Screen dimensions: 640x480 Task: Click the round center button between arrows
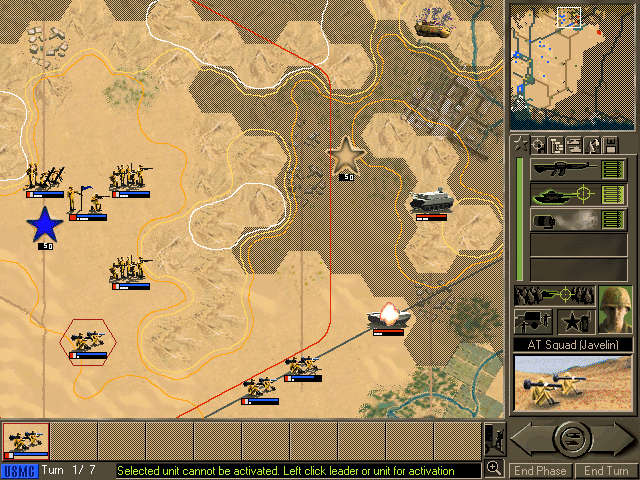pyautogui.click(x=572, y=437)
